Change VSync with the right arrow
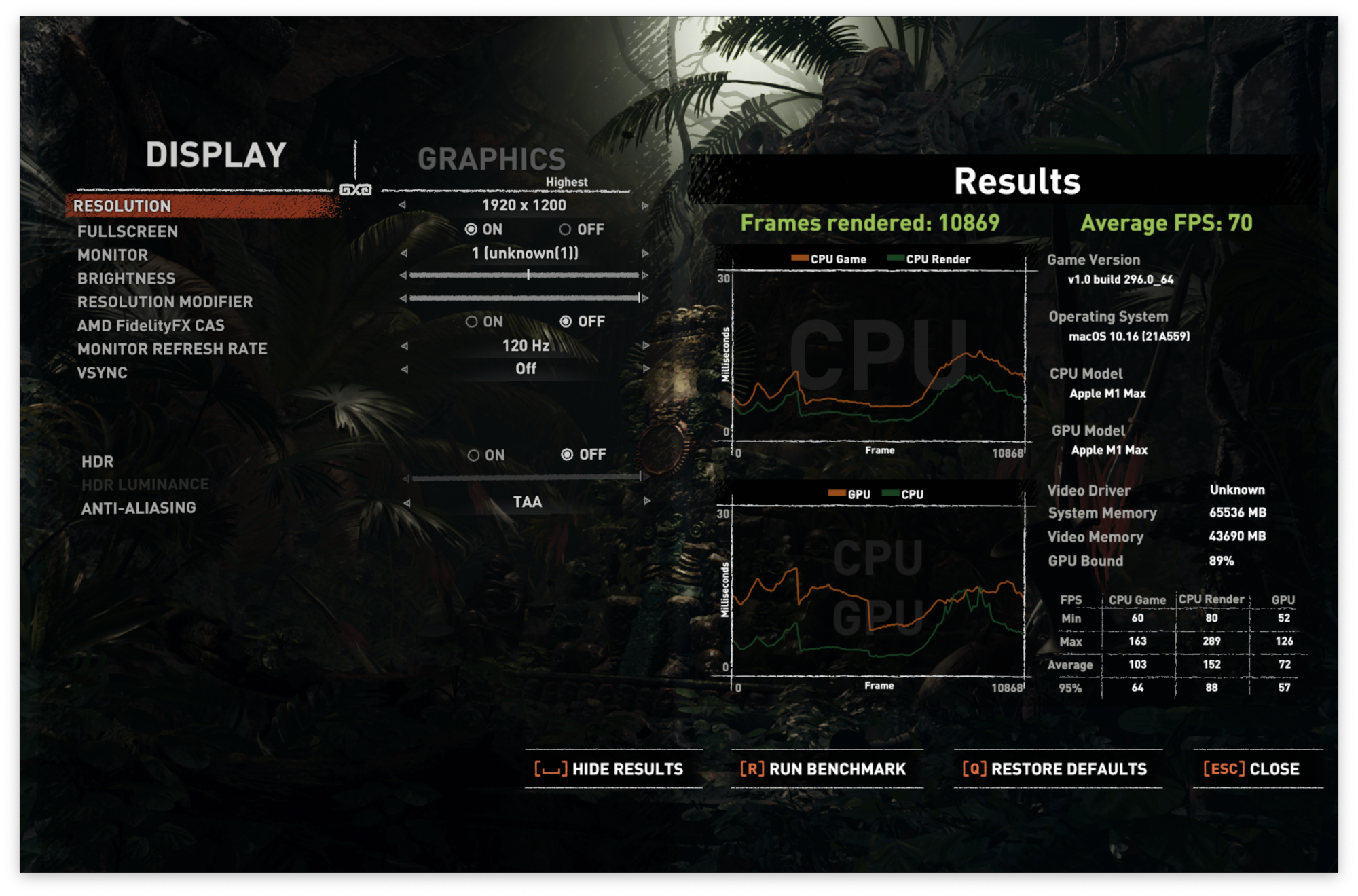This screenshot has width=1358, height=896. point(646,369)
